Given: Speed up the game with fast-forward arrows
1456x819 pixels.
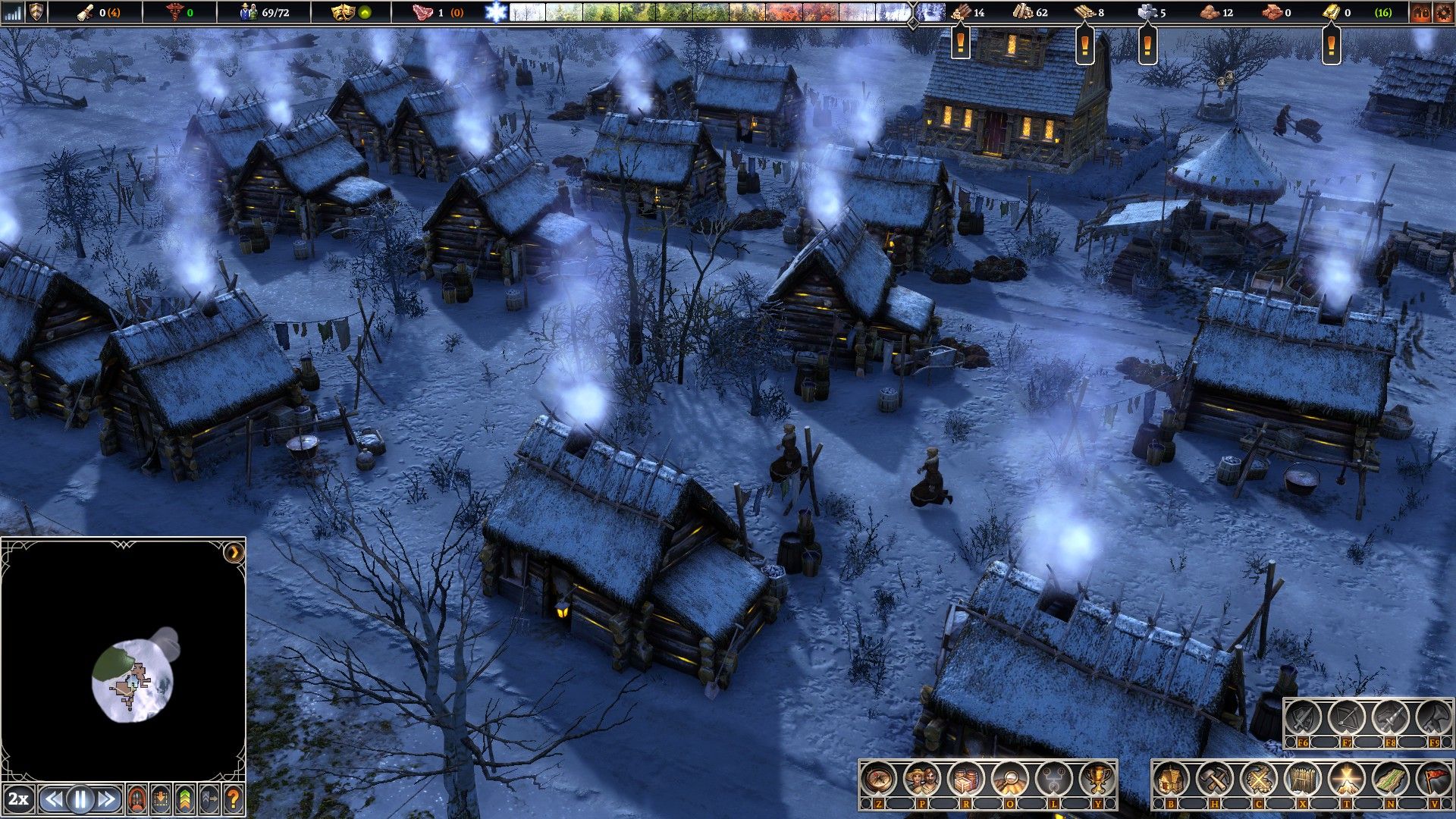Looking at the screenshot, I should [107, 799].
